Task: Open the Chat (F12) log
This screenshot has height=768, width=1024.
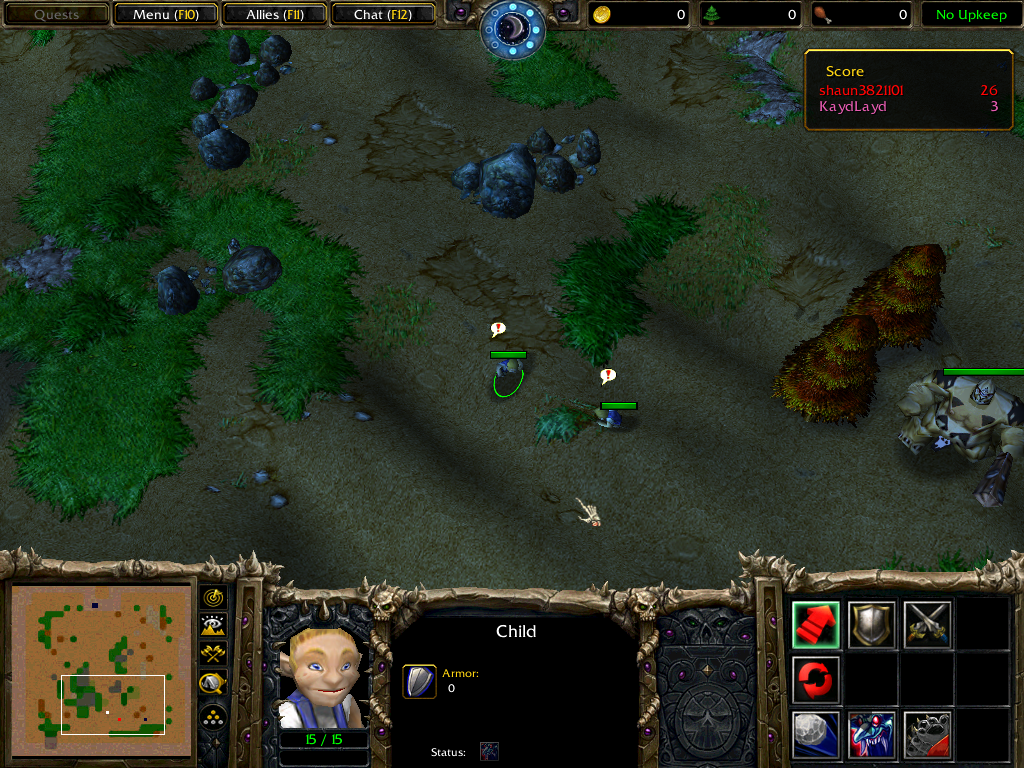Action: (x=383, y=15)
